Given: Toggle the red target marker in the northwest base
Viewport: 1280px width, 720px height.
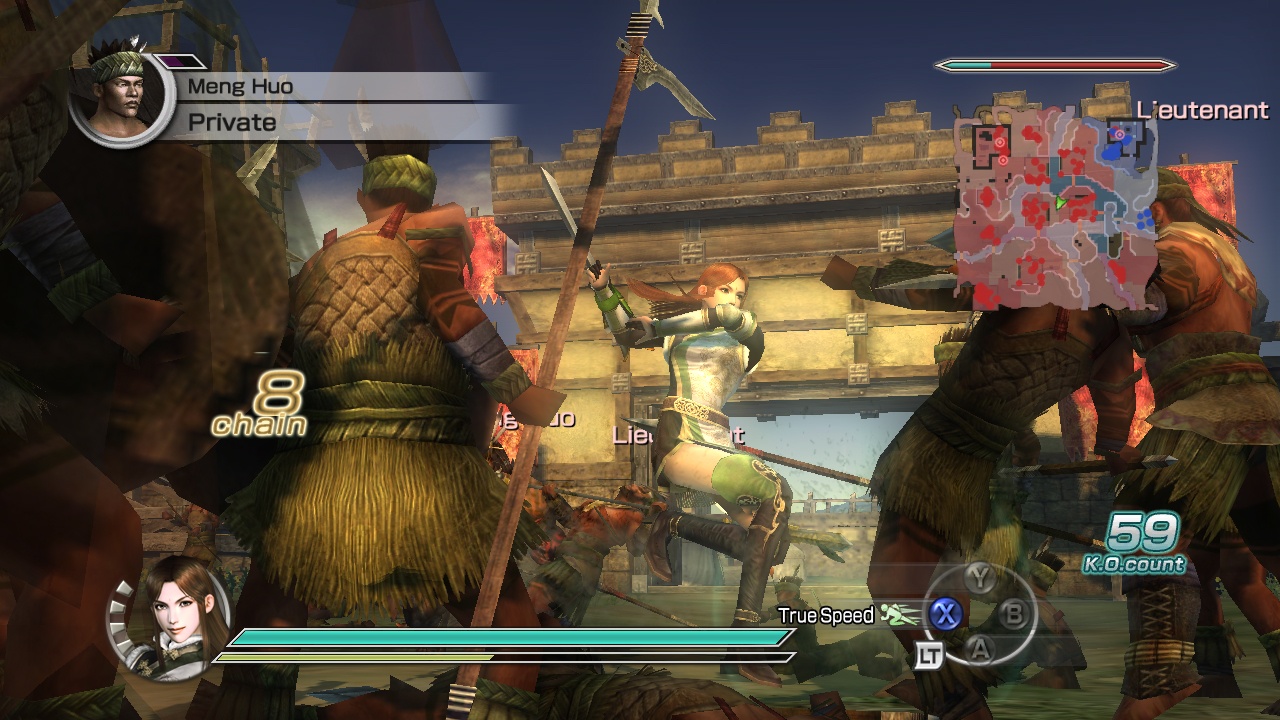Looking at the screenshot, I should (x=1000, y=142).
